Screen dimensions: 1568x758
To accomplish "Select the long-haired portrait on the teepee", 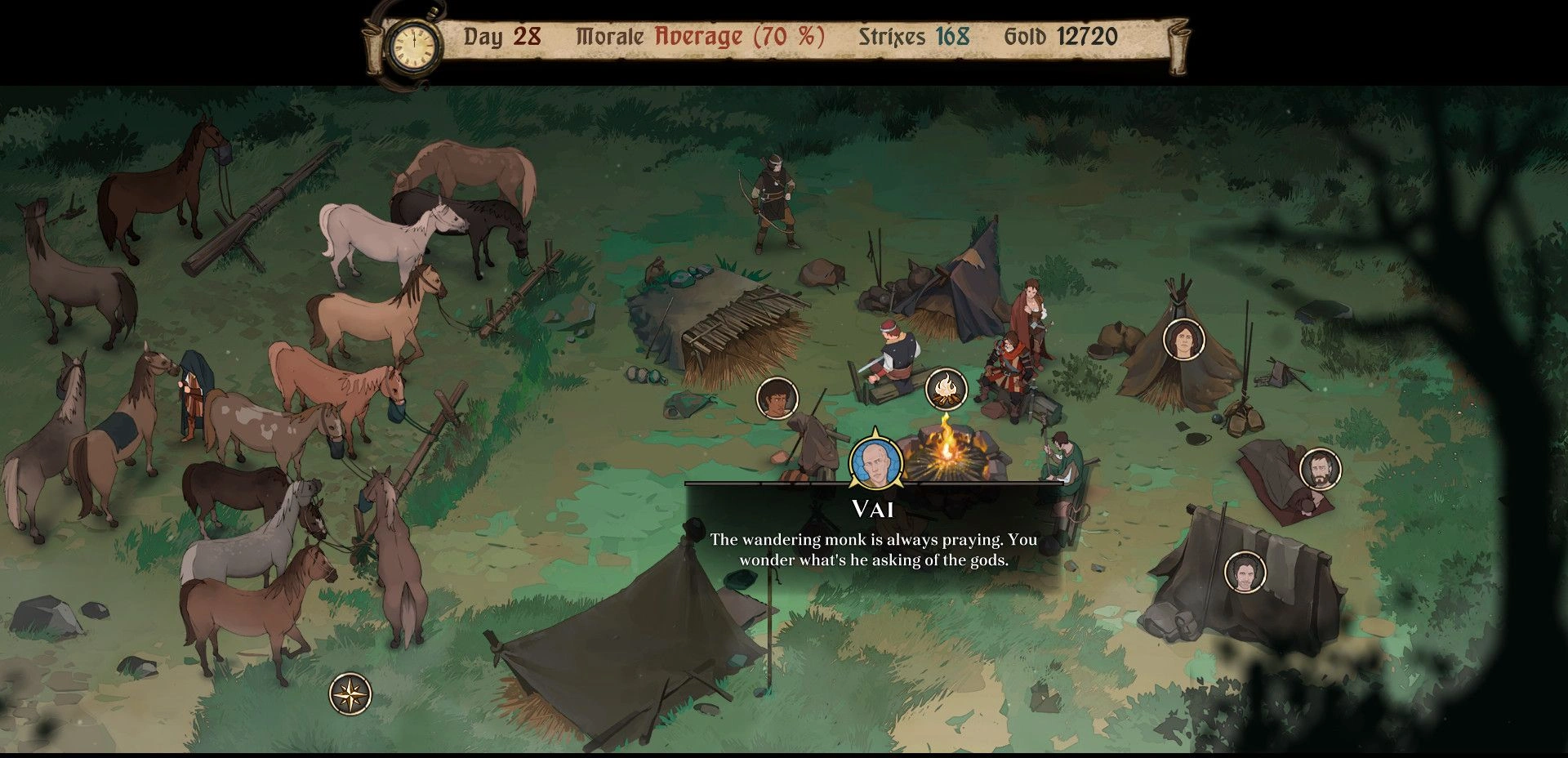I will pyautogui.click(x=1183, y=340).
